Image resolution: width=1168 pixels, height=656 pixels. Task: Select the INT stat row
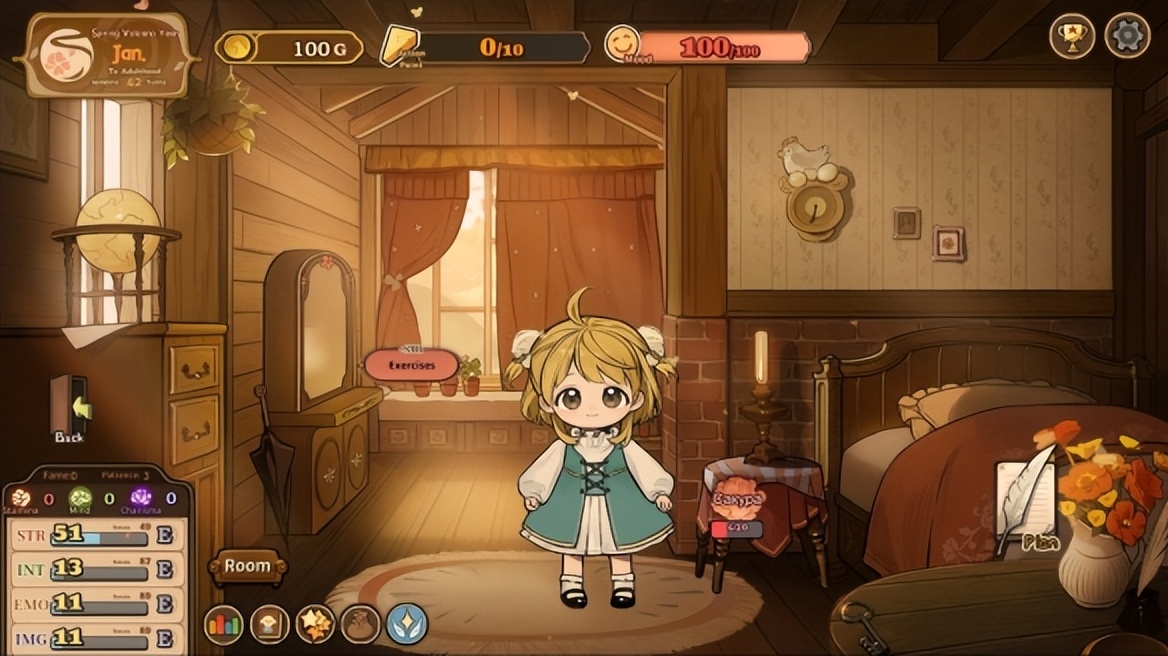click(95, 570)
